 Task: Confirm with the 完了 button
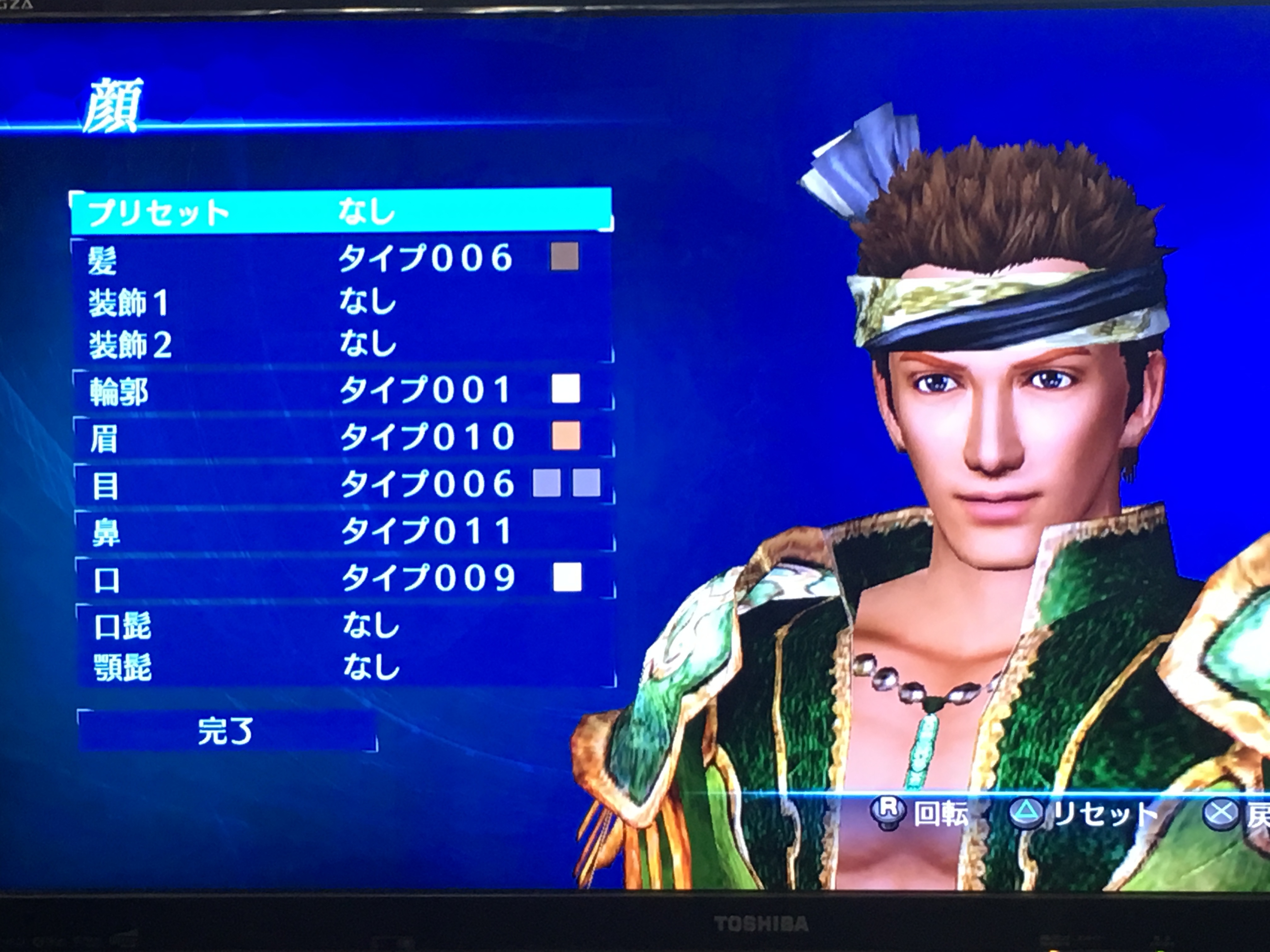(x=226, y=731)
